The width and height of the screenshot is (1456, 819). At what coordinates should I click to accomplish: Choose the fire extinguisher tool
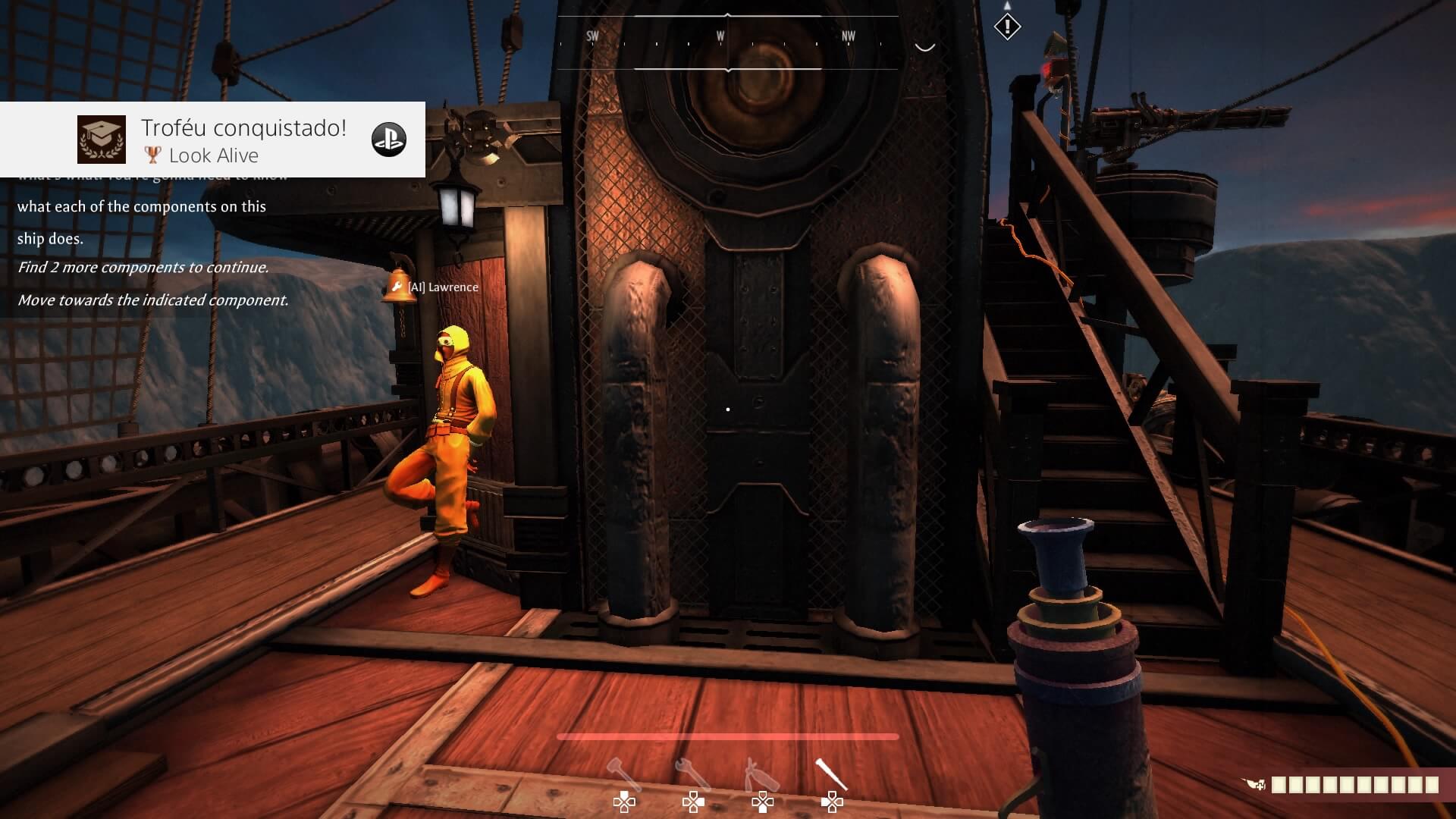(761, 775)
